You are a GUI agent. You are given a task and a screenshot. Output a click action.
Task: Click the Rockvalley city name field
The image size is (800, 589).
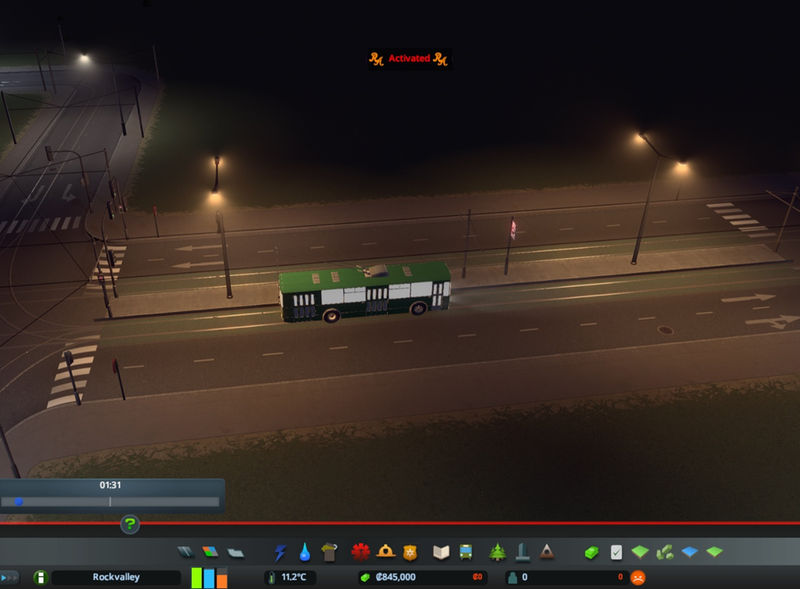(116, 577)
